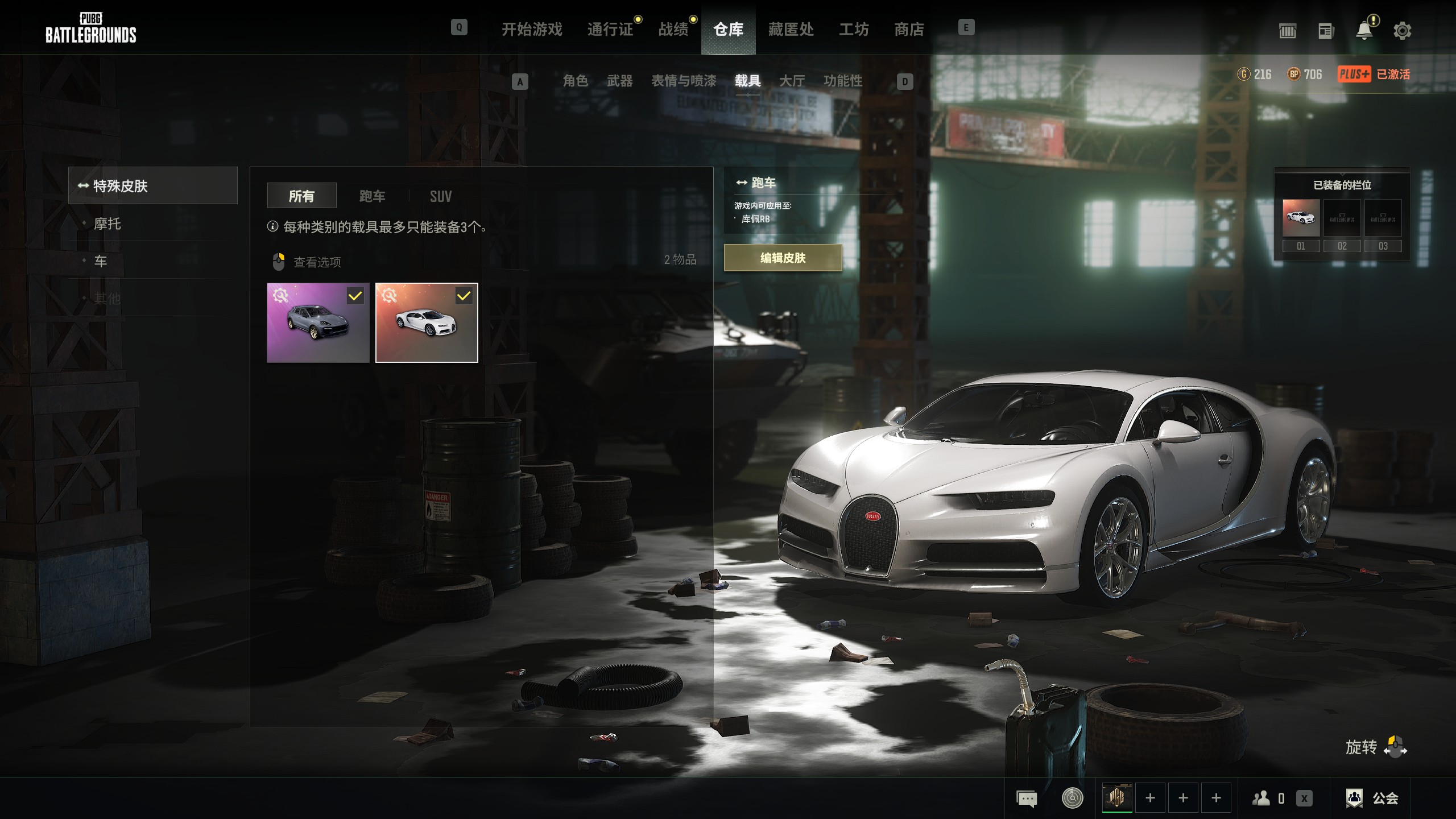
Task: Go to the 藏匿处 hideout tab
Action: tap(791, 29)
